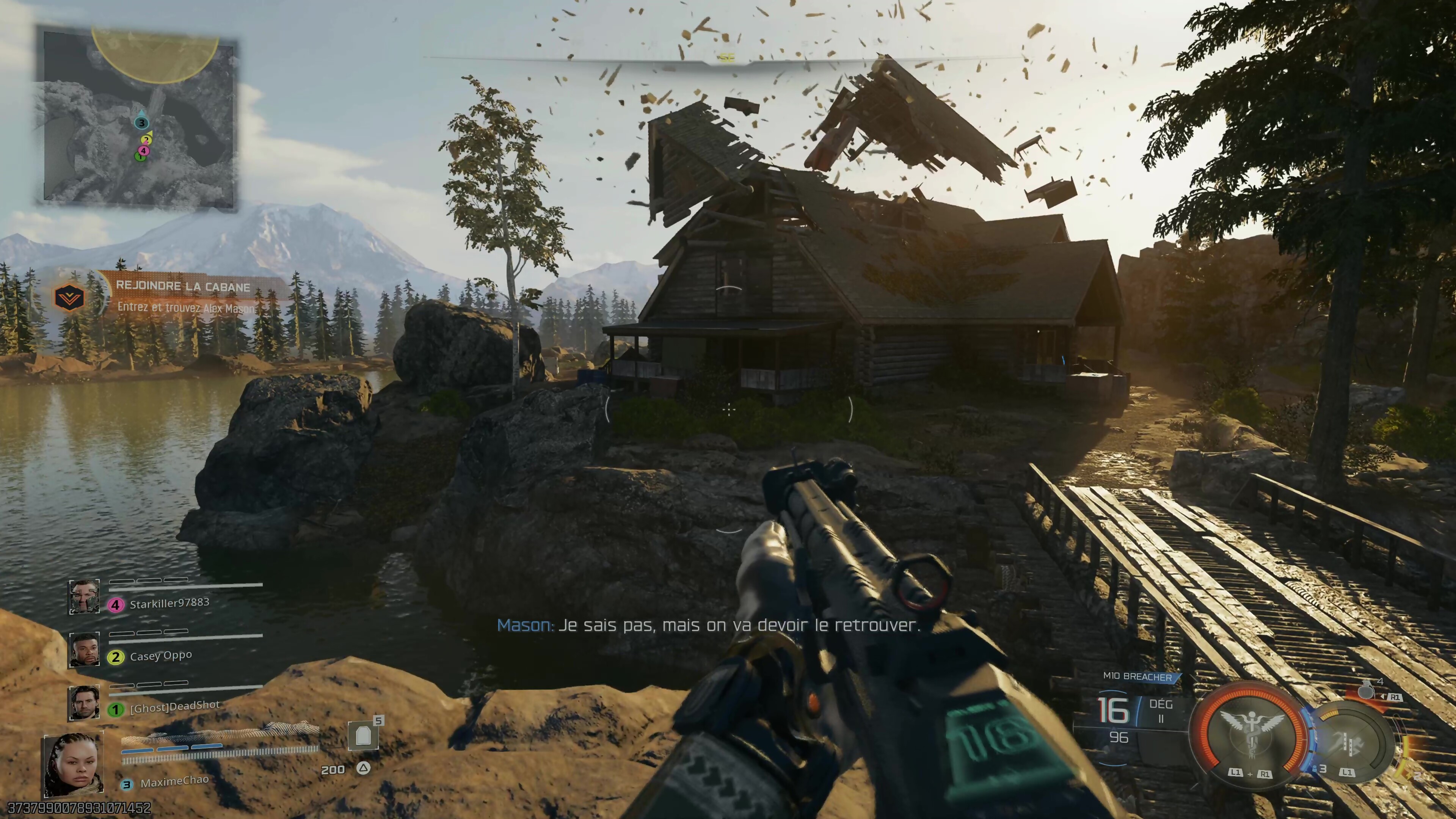Select squadmate Starkiller97883's portrait
The height and width of the screenshot is (819, 1456).
click(x=84, y=596)
